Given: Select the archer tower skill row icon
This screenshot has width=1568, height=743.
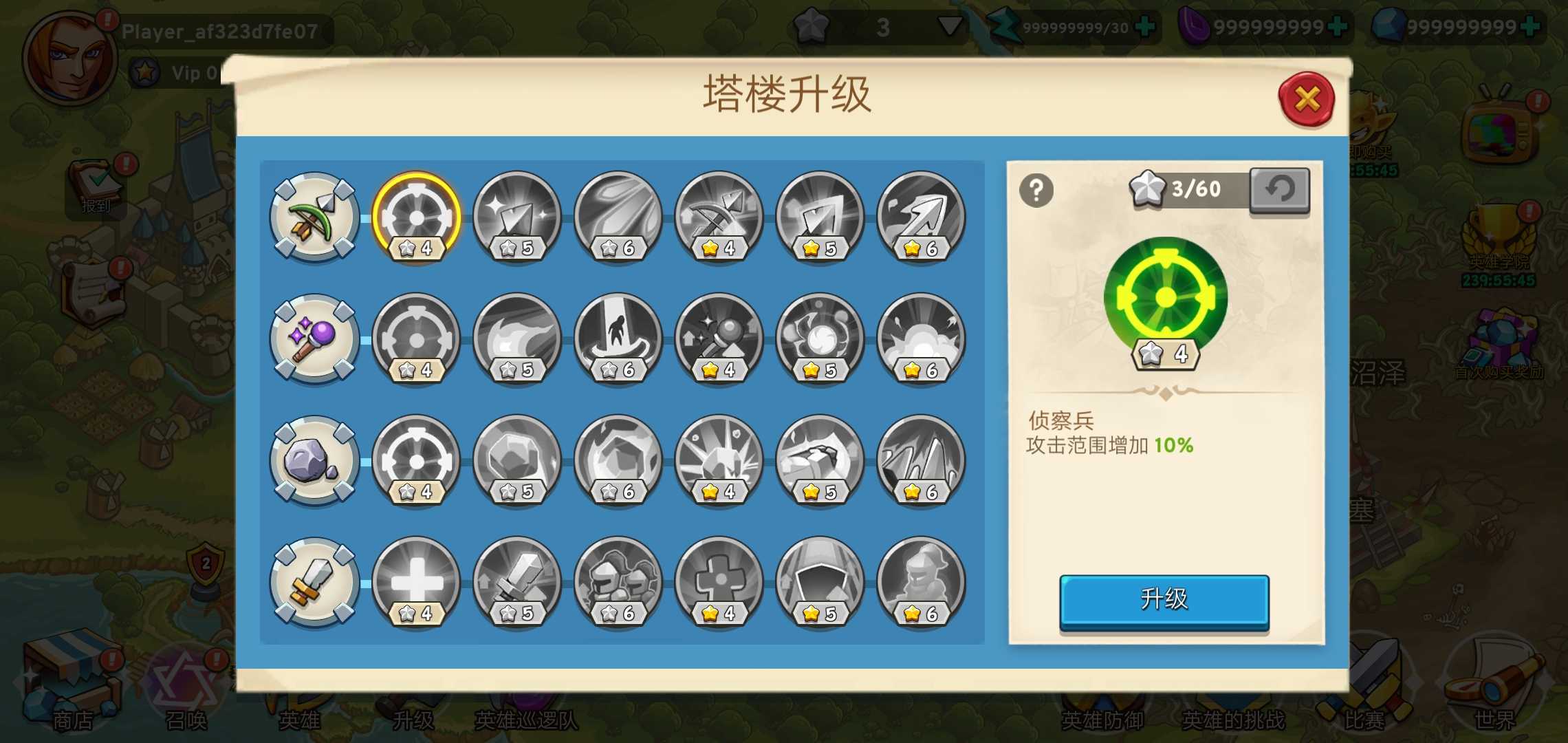Looking at the screenshot, I should tap(314, 219).
